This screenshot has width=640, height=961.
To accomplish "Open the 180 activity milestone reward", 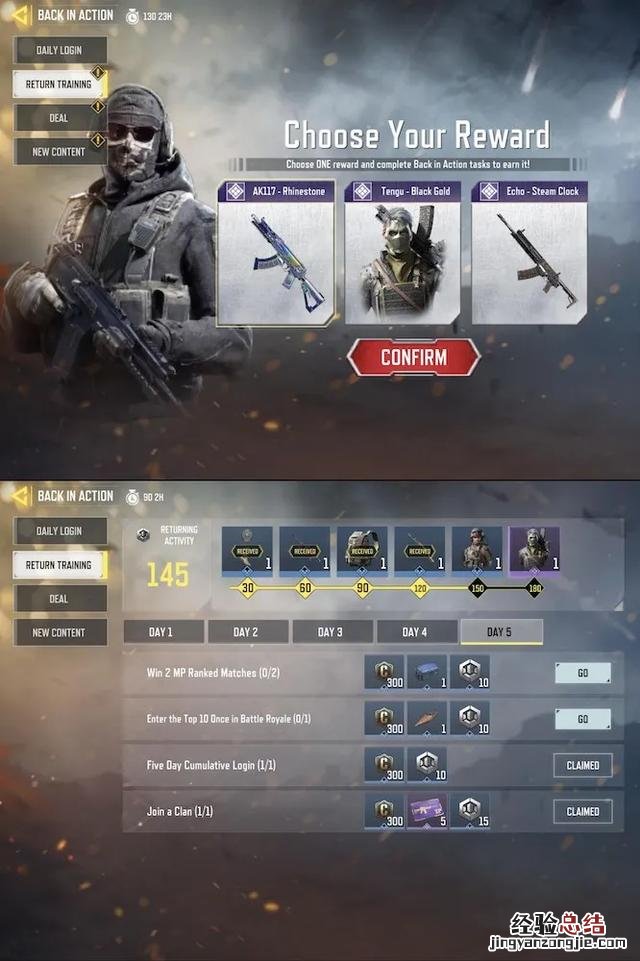I will pyautogui.click(x=534, y=551).
